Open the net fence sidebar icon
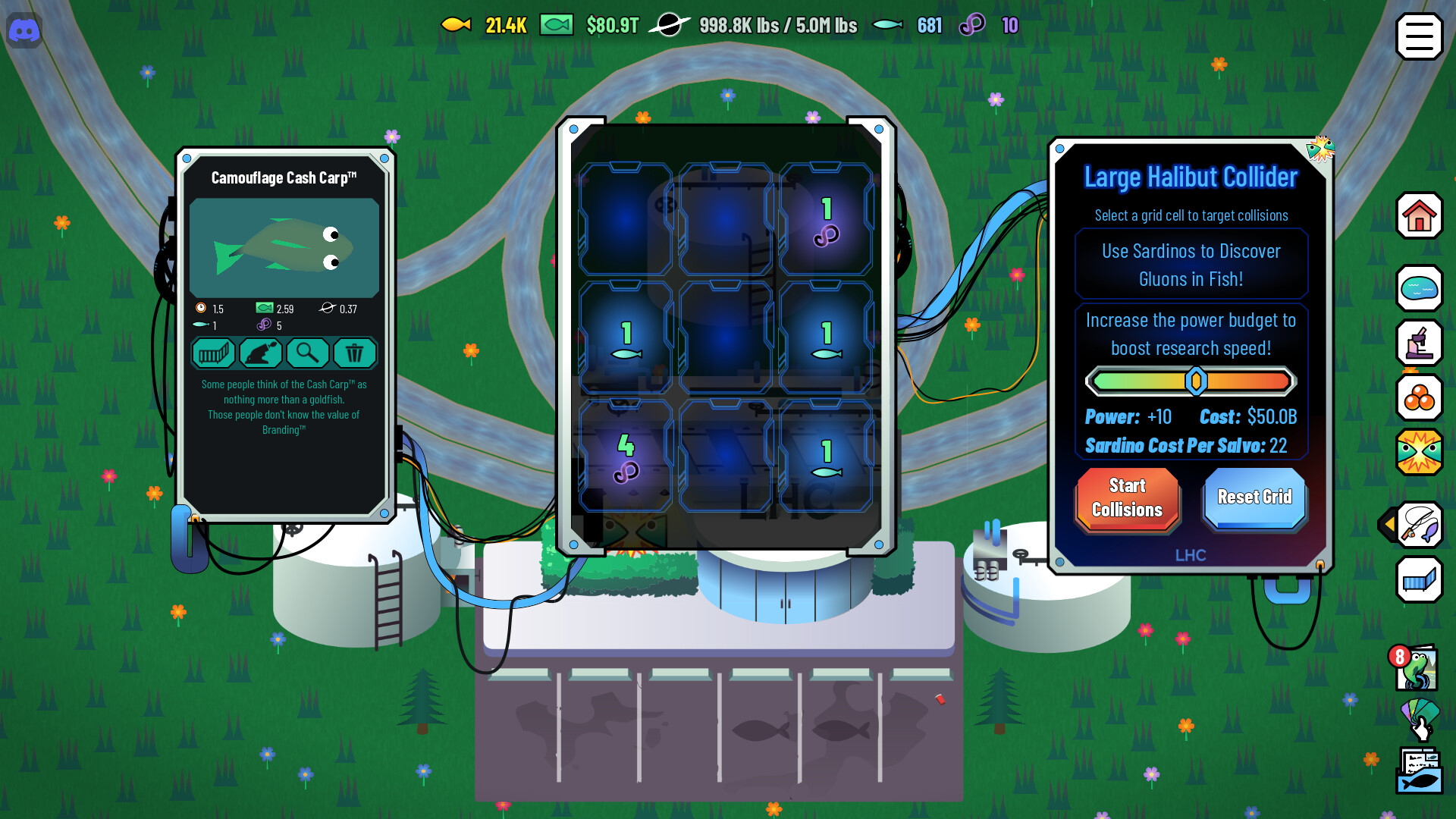 click(1419, 580)
